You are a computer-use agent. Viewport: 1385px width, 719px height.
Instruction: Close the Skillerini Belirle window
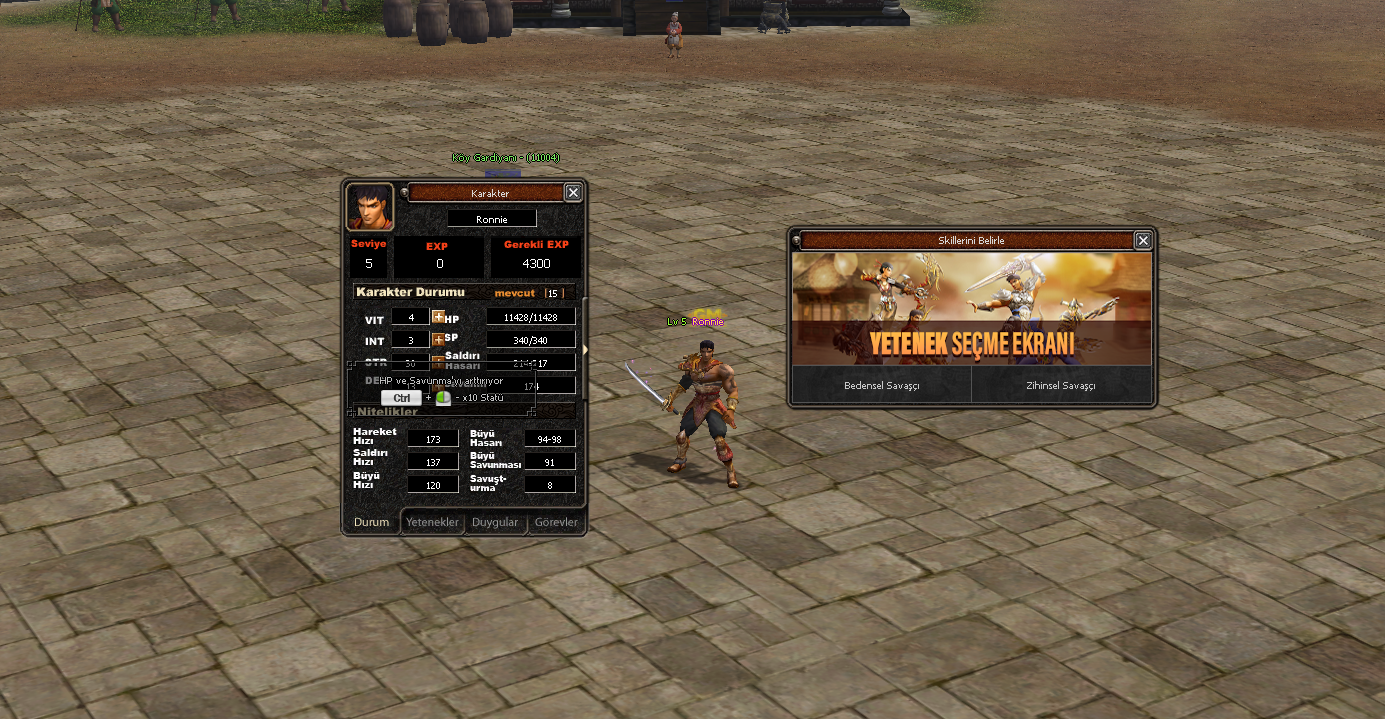(1143, 240)
